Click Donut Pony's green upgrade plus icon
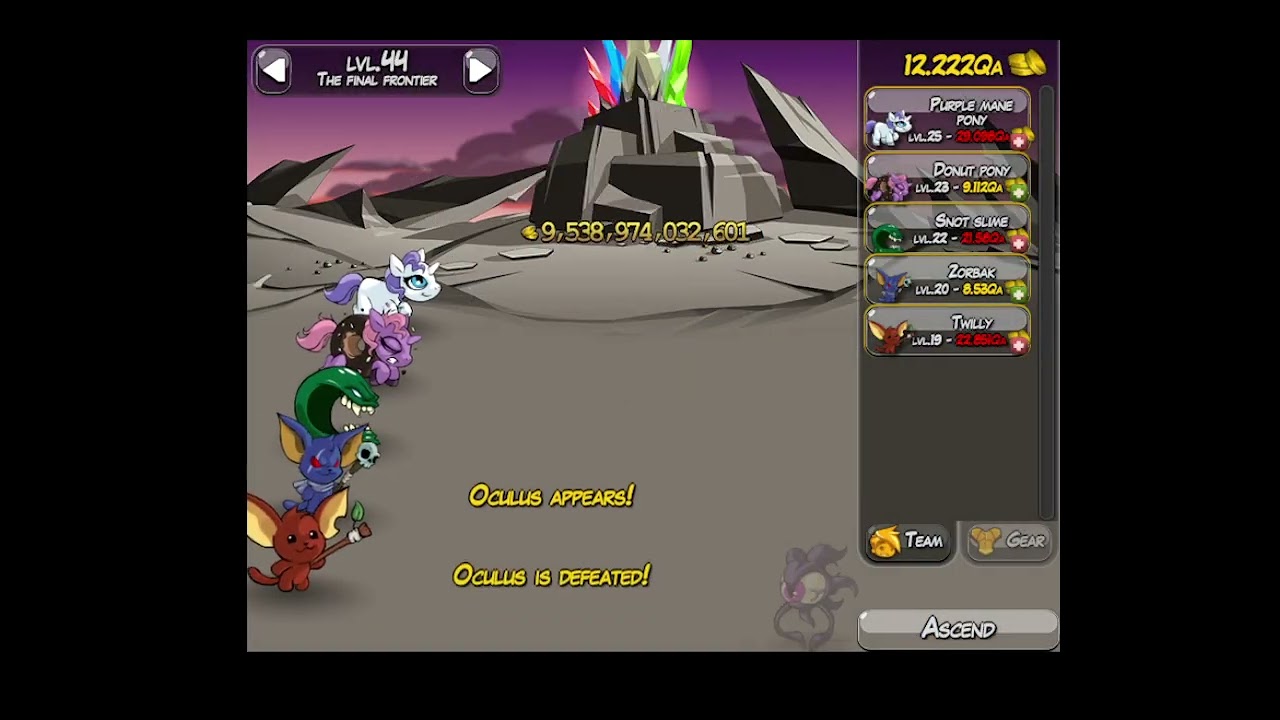The width and height of the screenshot is (1280, 720). pyautogui.click(x=1019, y=191)
